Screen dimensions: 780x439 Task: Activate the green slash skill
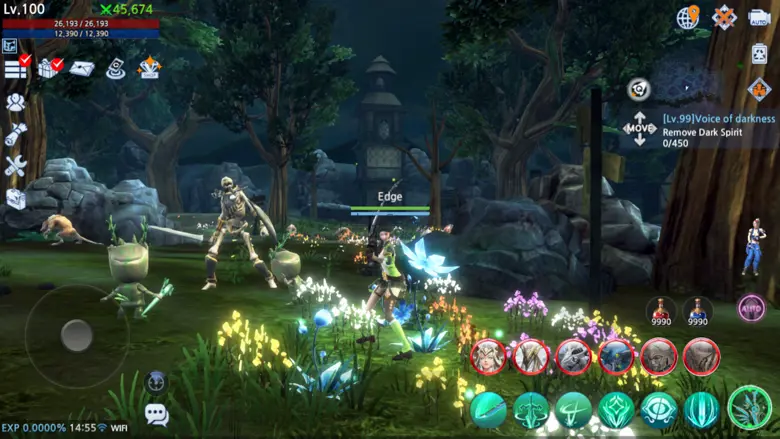[488, 410]
